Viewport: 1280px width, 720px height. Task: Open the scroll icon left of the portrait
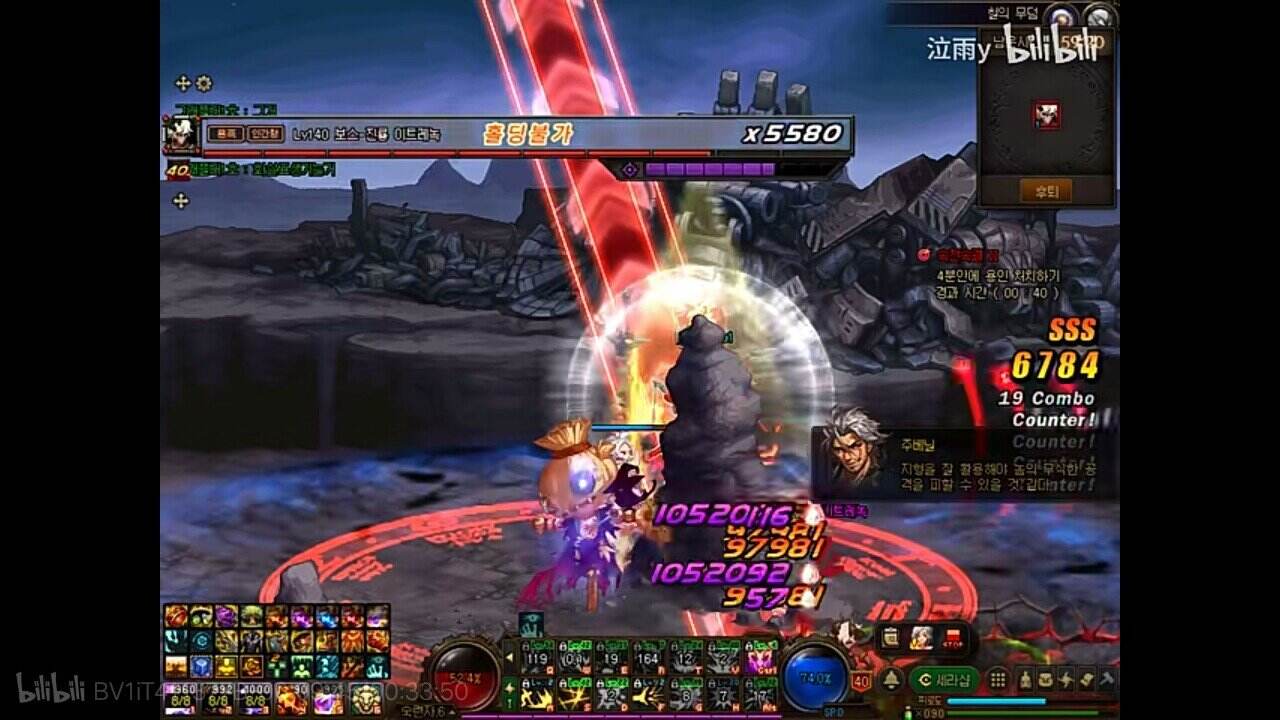891,638
